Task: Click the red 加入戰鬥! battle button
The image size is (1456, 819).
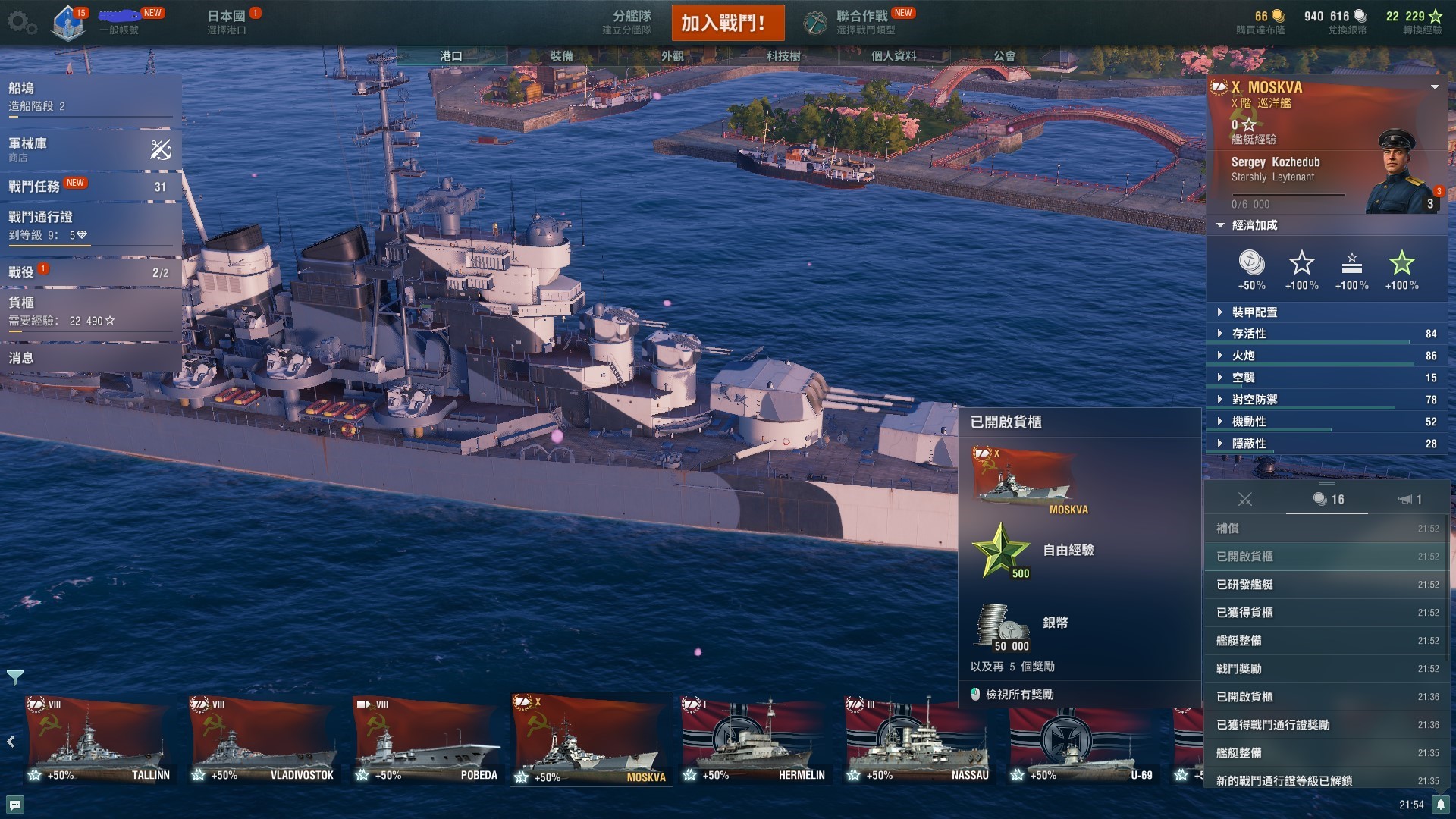Action: click(727, 23)
